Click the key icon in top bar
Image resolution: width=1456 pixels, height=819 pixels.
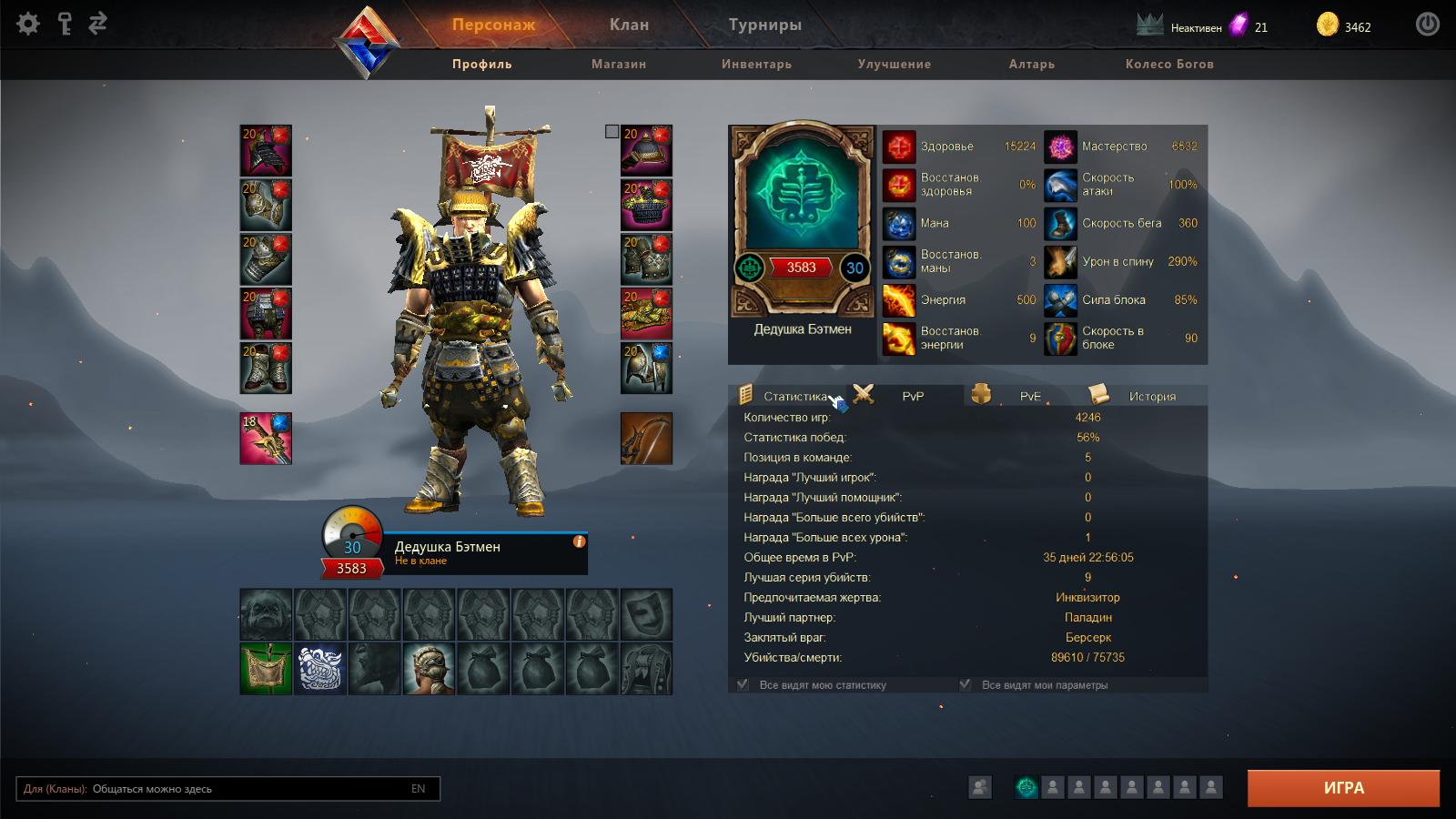pyautogui.click(x=64, y=24)
